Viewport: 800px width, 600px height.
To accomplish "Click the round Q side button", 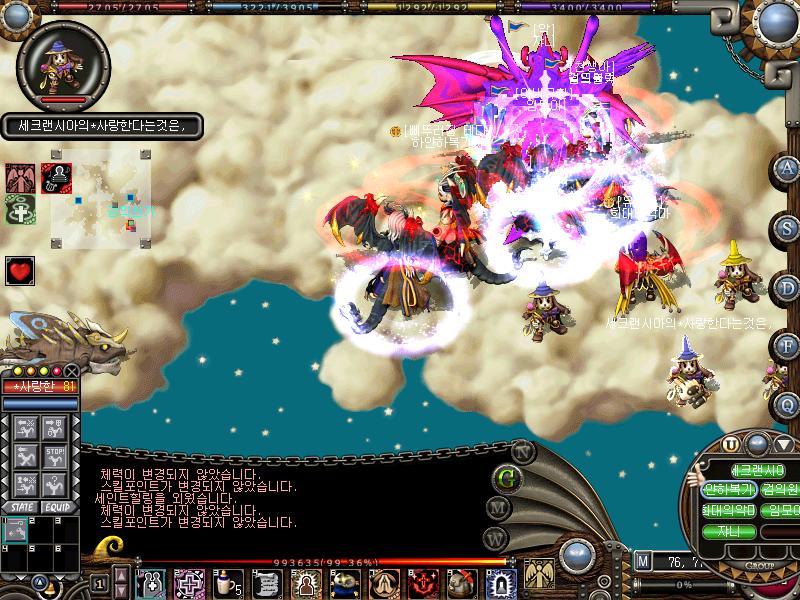I will tap(788, 404).
